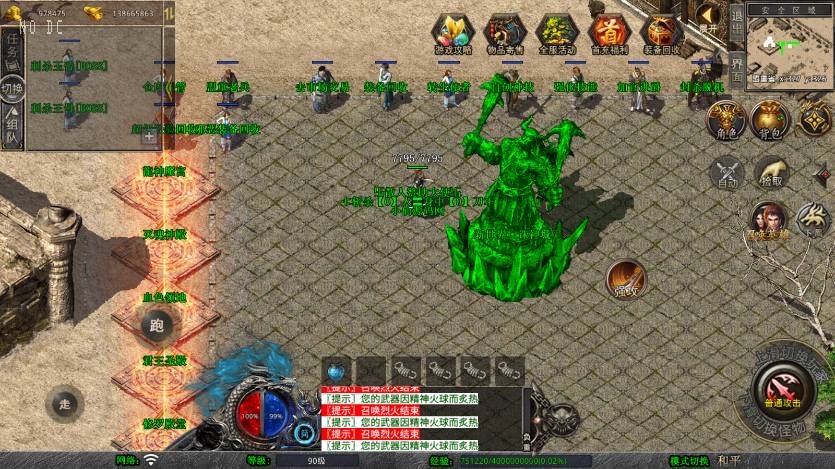Viewport: 835px width, 469px height.
Task: Use the 强攻 strong attack skill
Action: [x=626, y=279]
